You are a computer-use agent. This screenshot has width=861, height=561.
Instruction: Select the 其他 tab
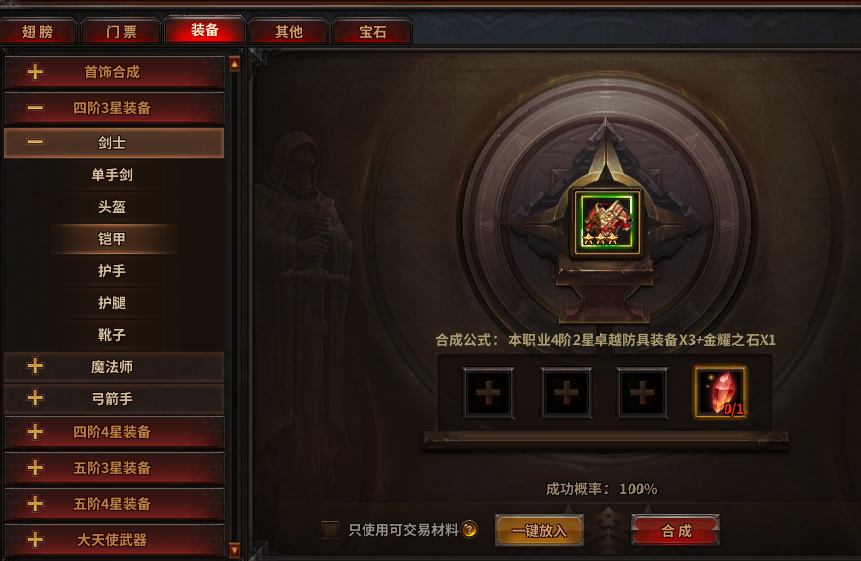(289, 31)
